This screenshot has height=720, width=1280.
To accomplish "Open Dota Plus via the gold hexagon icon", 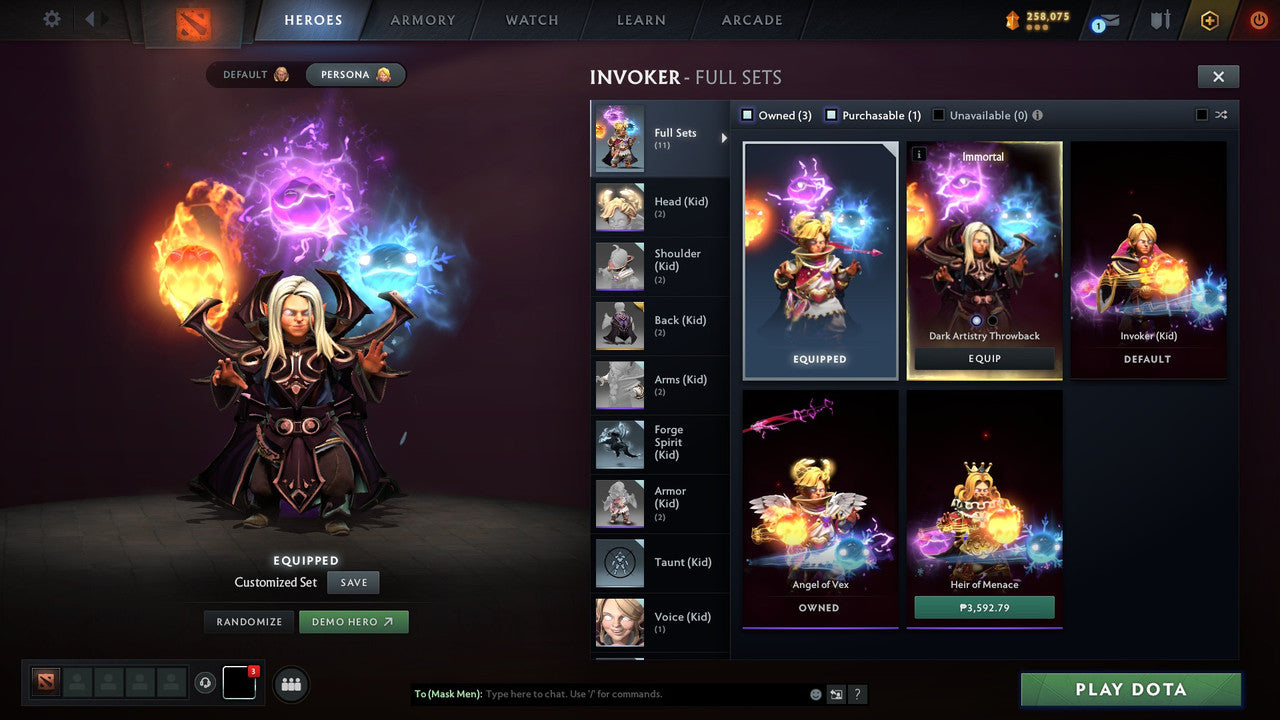I will [x=1209, y=20].
